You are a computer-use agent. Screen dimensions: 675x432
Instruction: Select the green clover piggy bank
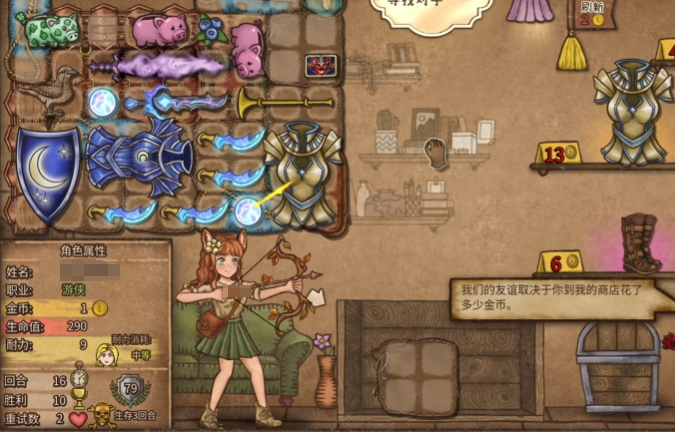coord(48,29)
